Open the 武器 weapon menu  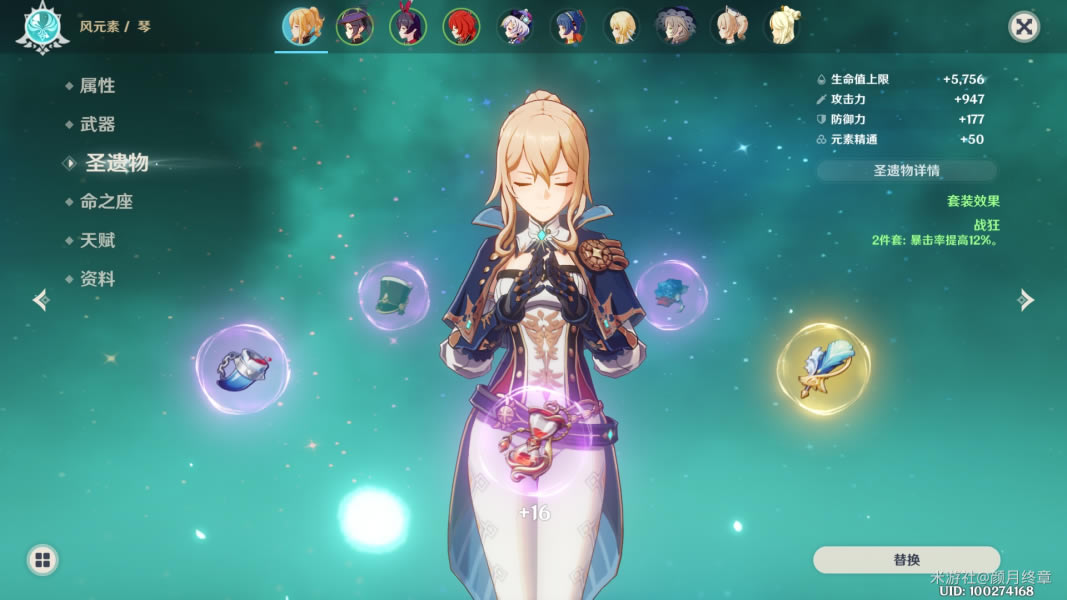(x=97, y=124)
